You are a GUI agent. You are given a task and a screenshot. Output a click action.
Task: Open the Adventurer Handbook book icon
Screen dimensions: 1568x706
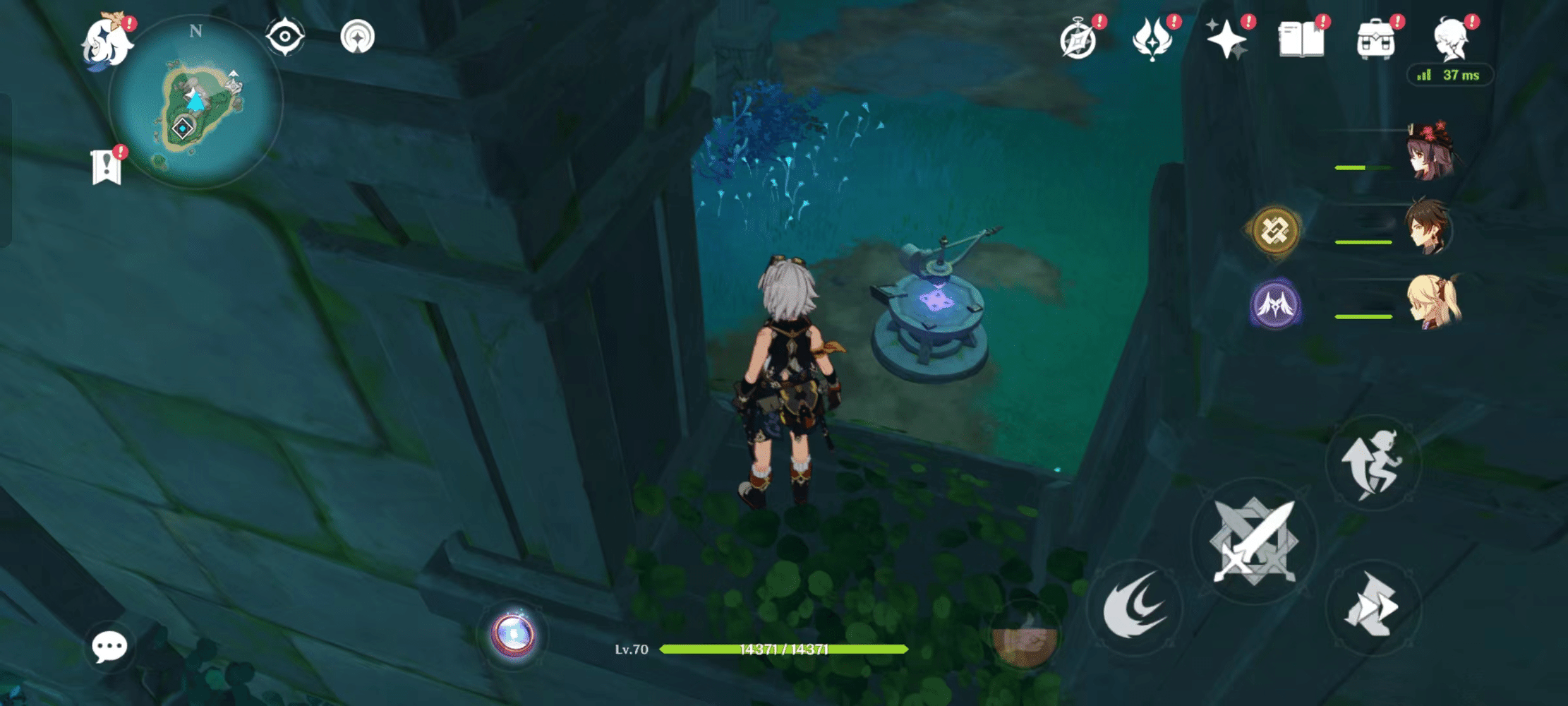(1302, 40)
